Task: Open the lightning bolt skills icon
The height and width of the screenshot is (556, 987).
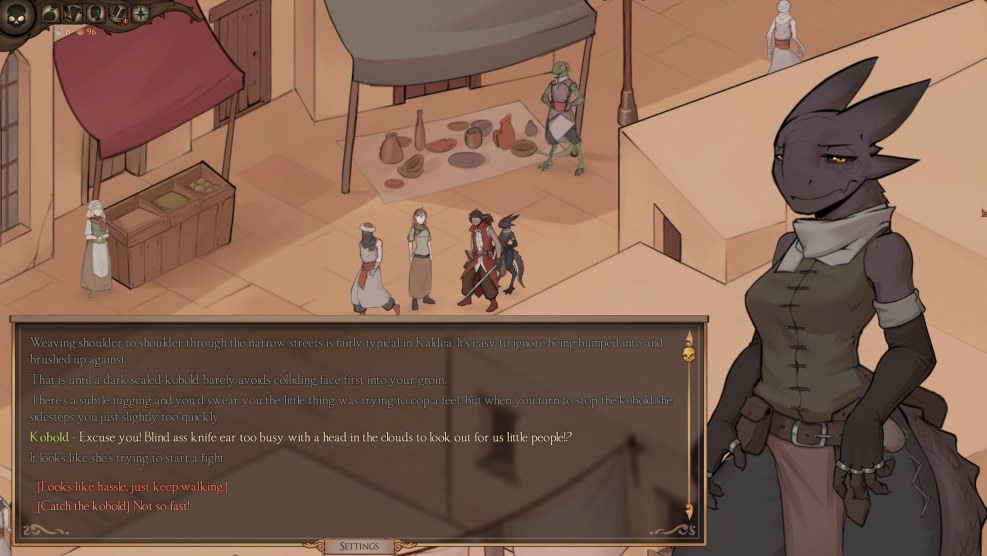Action: pyautogui.click(x=74, y=13)
